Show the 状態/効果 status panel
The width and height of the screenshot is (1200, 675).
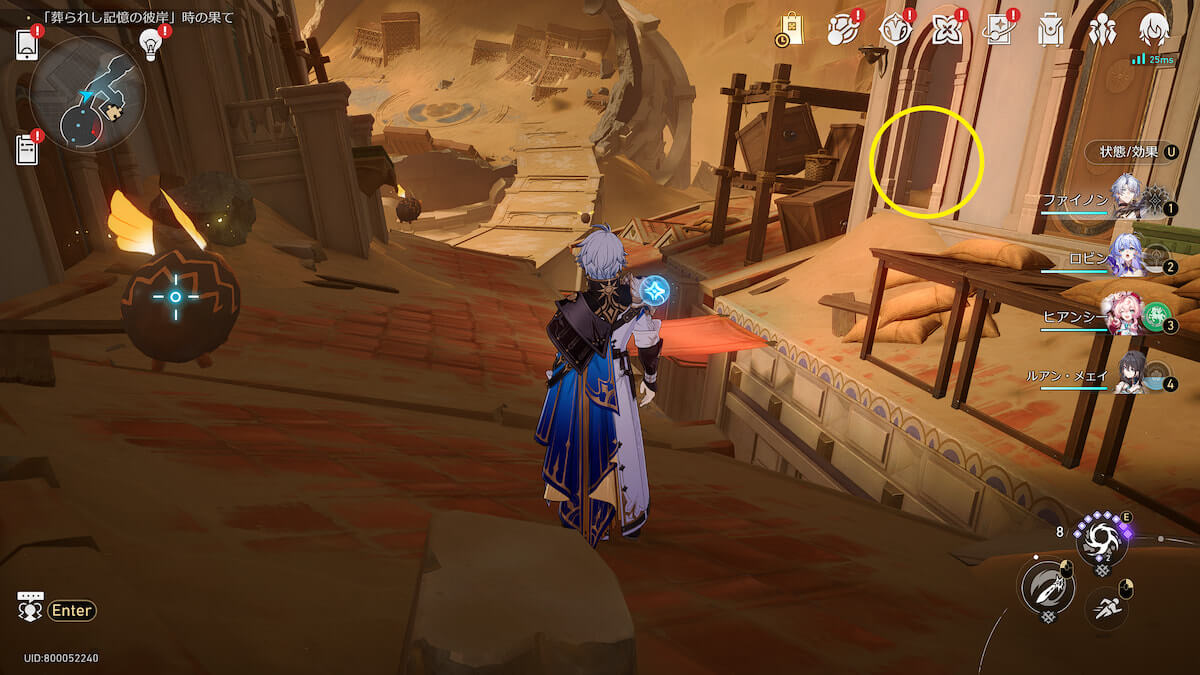1132,152
